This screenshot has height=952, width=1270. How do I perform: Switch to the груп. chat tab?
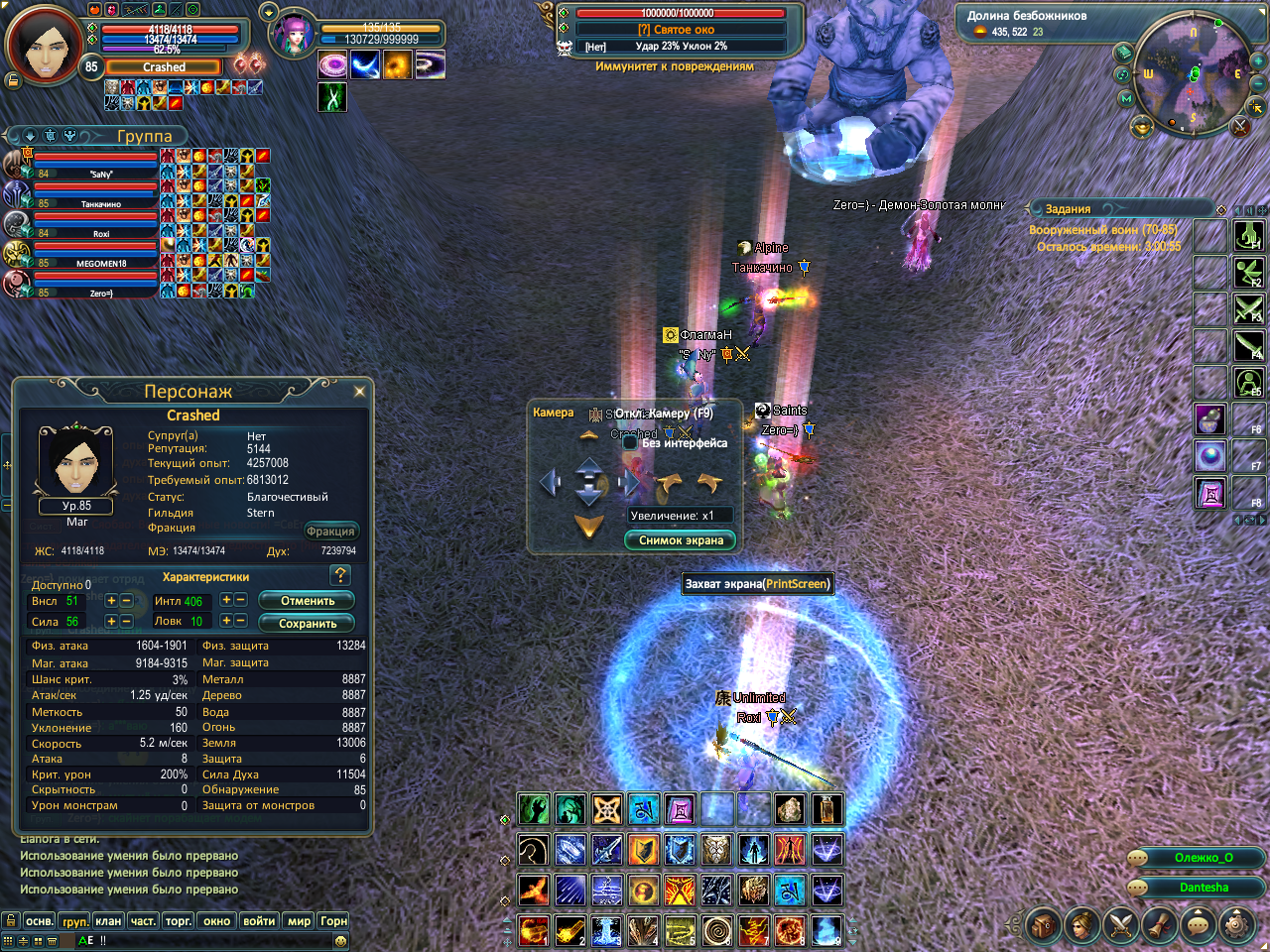point(75,921)
